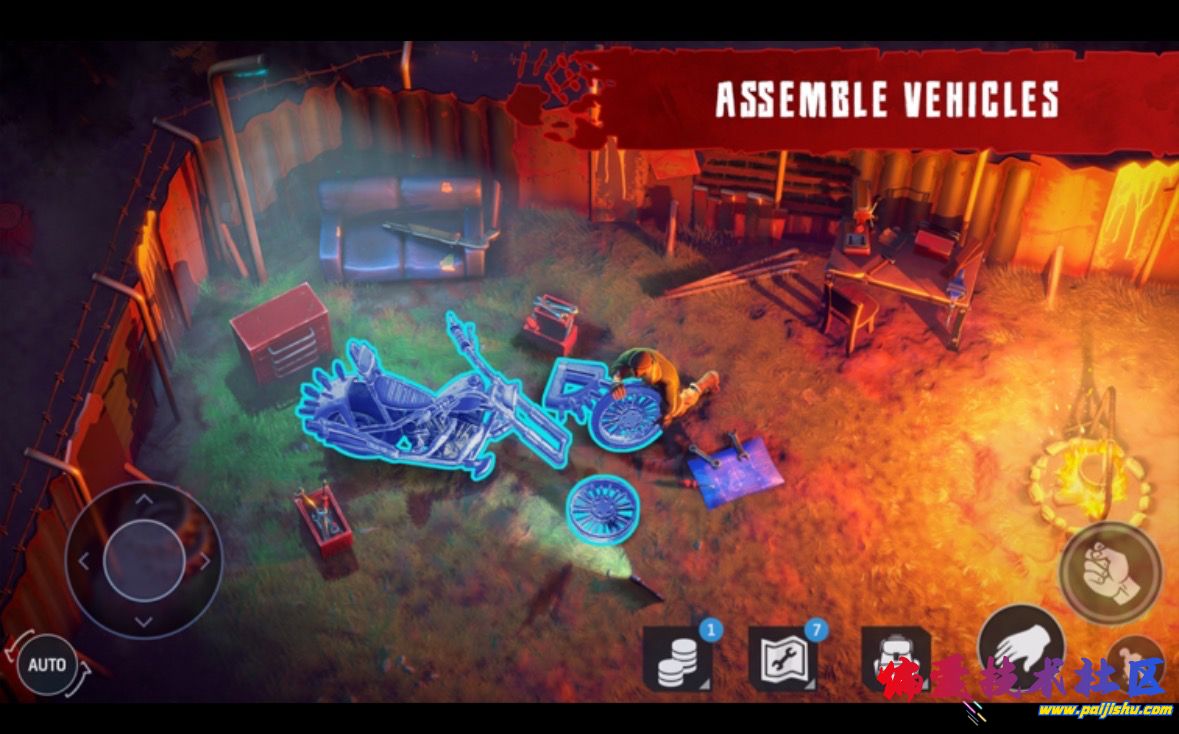Open the wrench blueprint crafting menu
The width and height of the screenshot is (1179, 734).
point(782,660)
